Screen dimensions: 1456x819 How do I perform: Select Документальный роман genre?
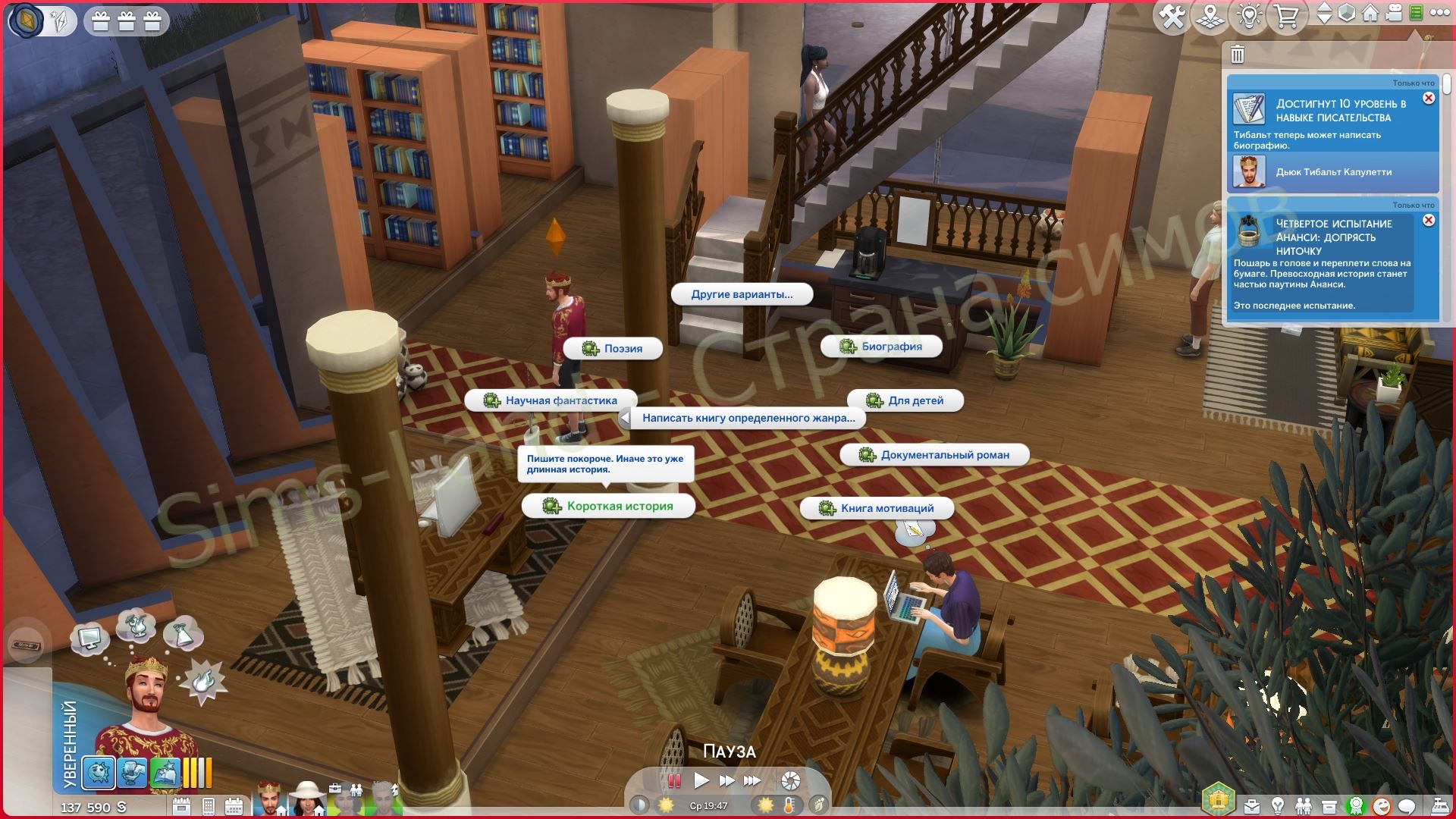coord(934,455)
